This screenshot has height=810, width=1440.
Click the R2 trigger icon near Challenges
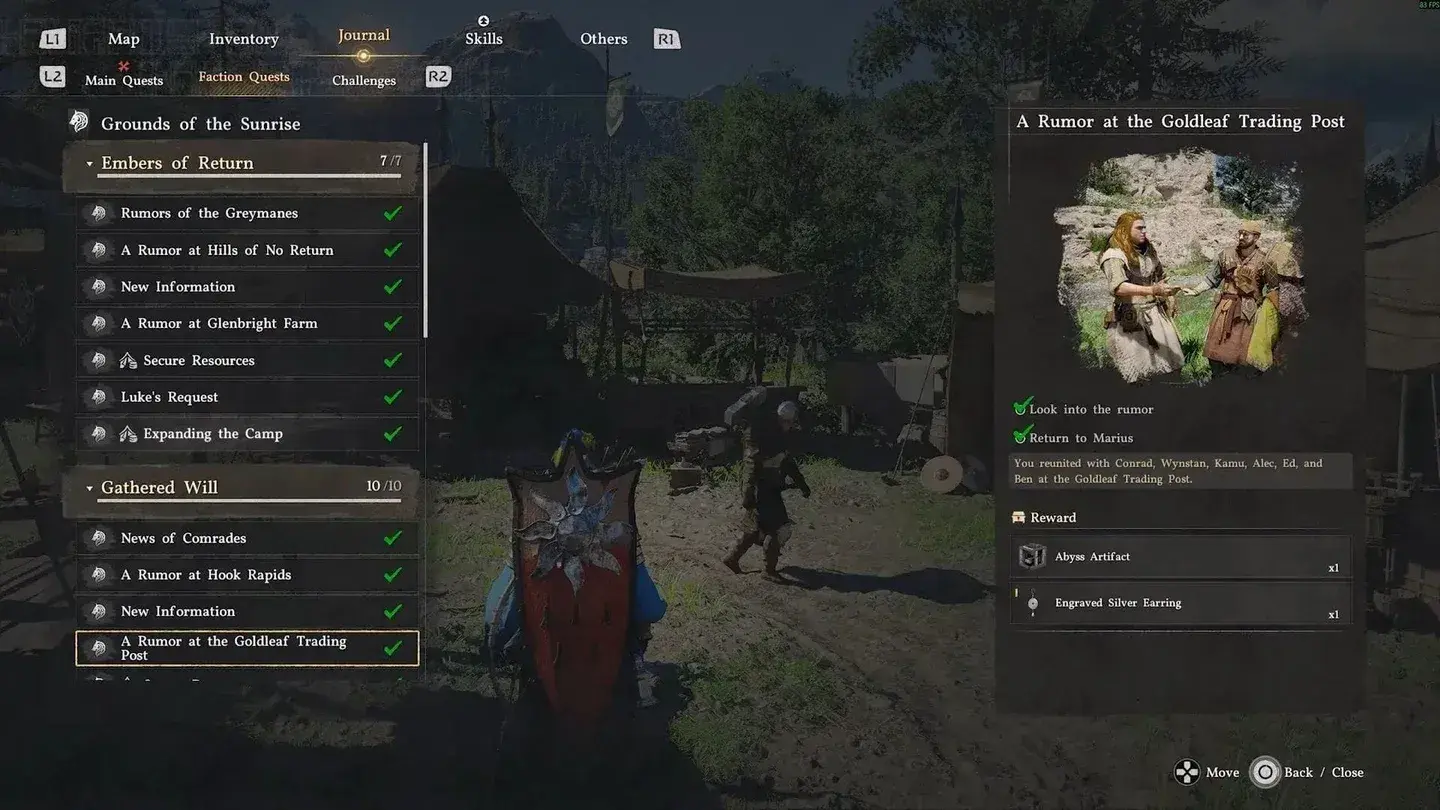(437, 75)
